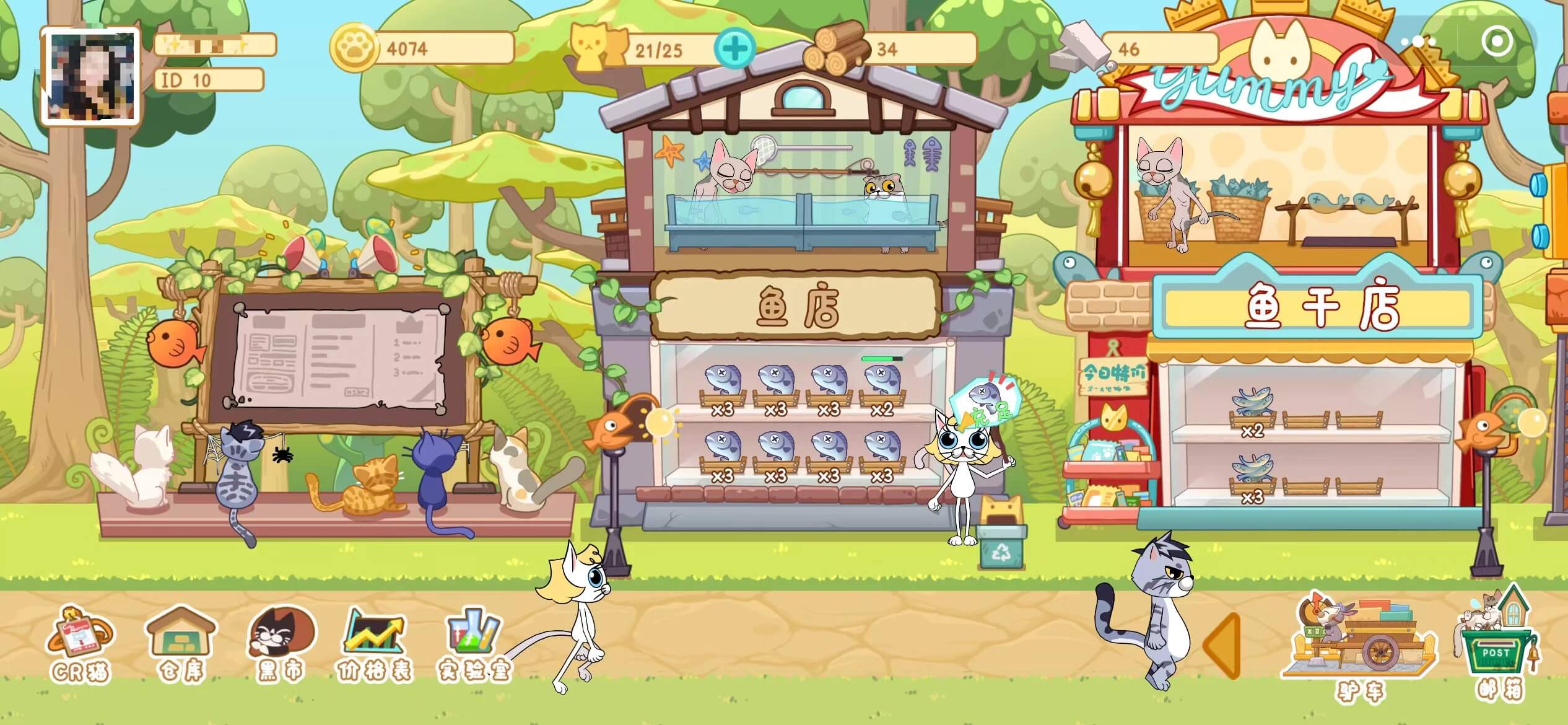Open the CR猫 menu
Image resolution: width=1568 pixels, height=725 pixels.
(79, 644)
